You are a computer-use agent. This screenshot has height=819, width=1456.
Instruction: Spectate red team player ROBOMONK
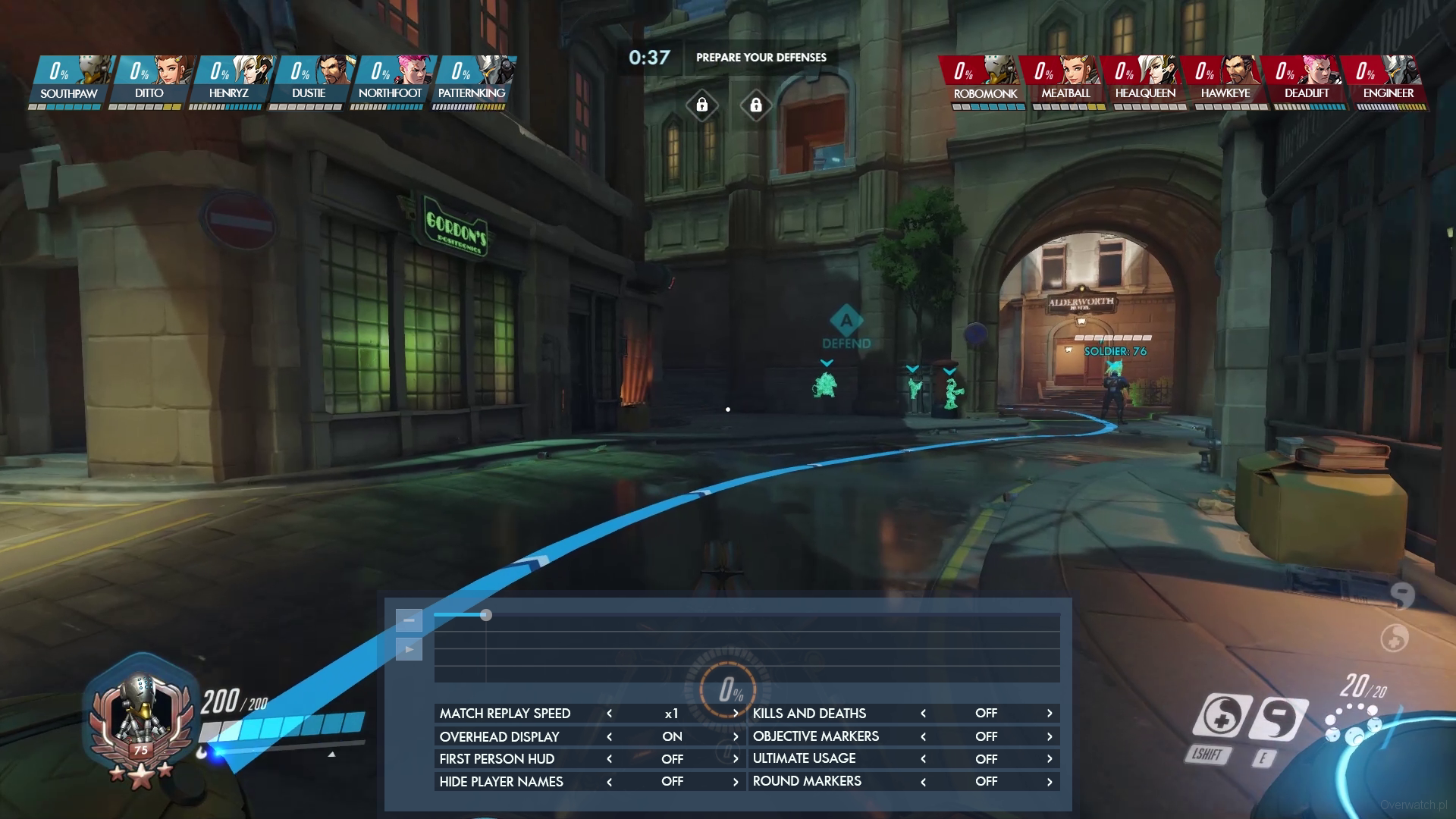(x=985, y=81)
